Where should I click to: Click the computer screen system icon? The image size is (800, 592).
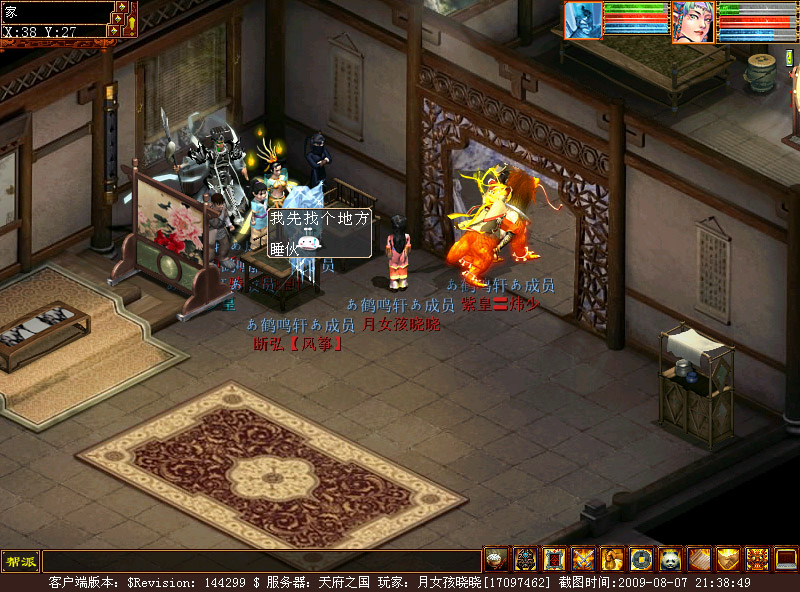pyautogui.click(x=786, y=560)
